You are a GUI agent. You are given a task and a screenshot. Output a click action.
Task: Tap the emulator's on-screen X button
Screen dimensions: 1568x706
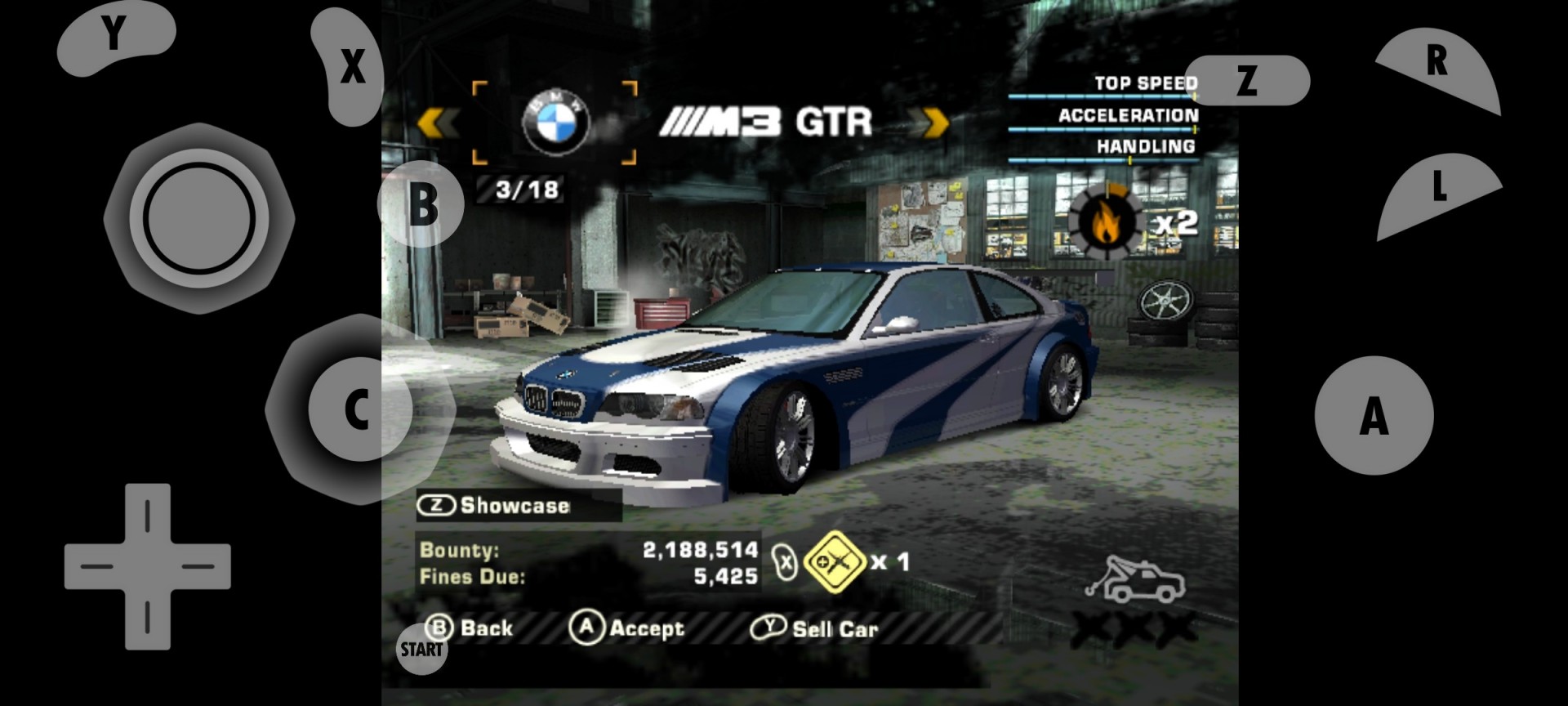point(351,67)
